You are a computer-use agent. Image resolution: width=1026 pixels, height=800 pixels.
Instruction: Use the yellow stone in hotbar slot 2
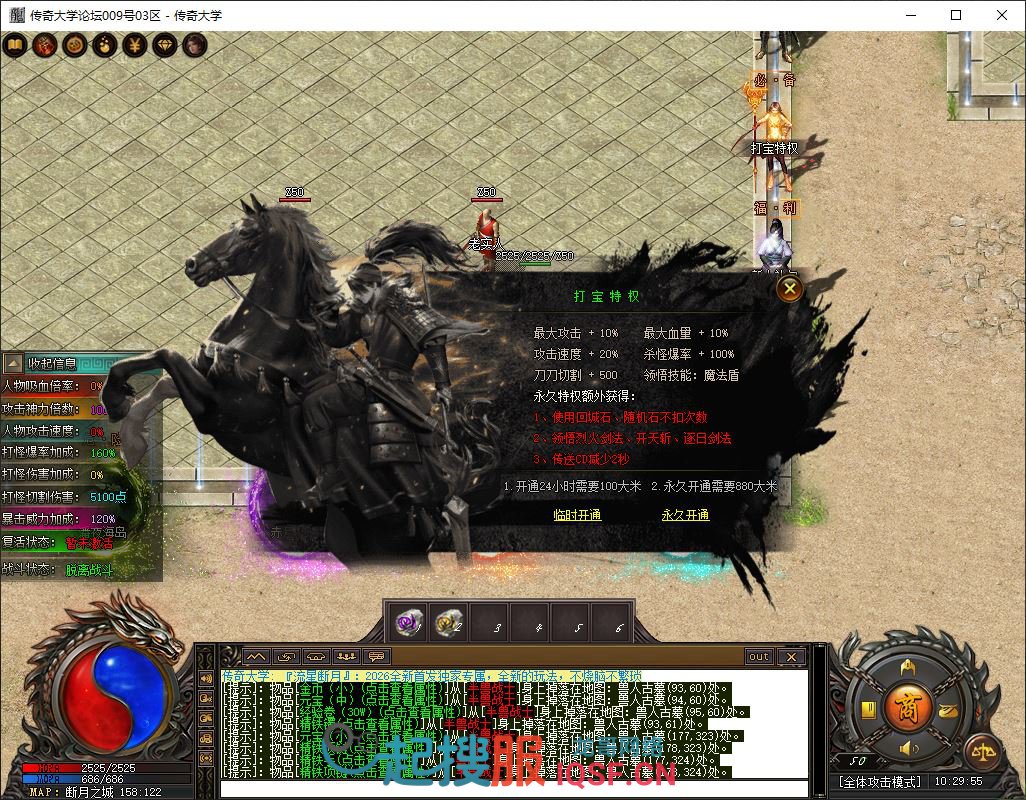click(447, 623)
